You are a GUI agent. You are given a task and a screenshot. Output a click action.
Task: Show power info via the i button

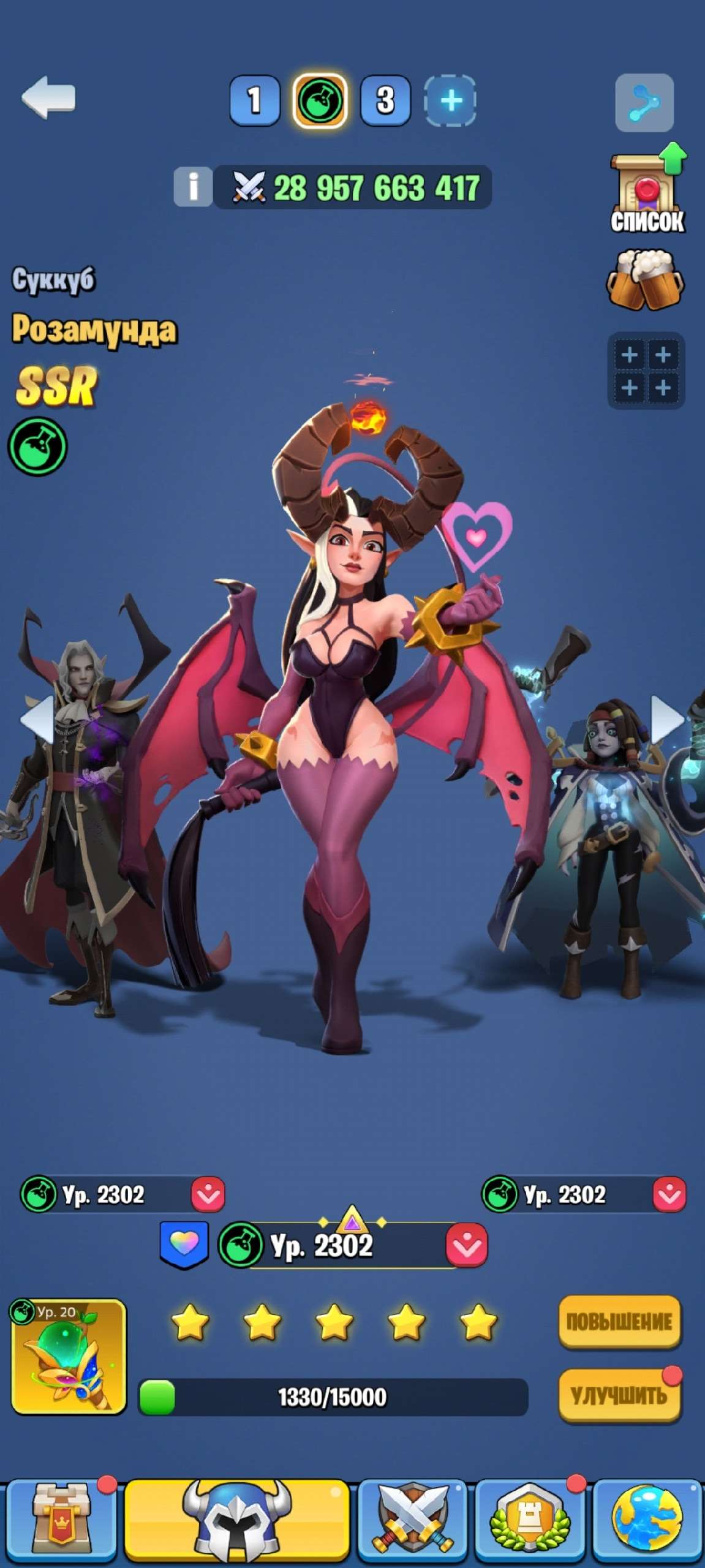[x=193, y=186]
